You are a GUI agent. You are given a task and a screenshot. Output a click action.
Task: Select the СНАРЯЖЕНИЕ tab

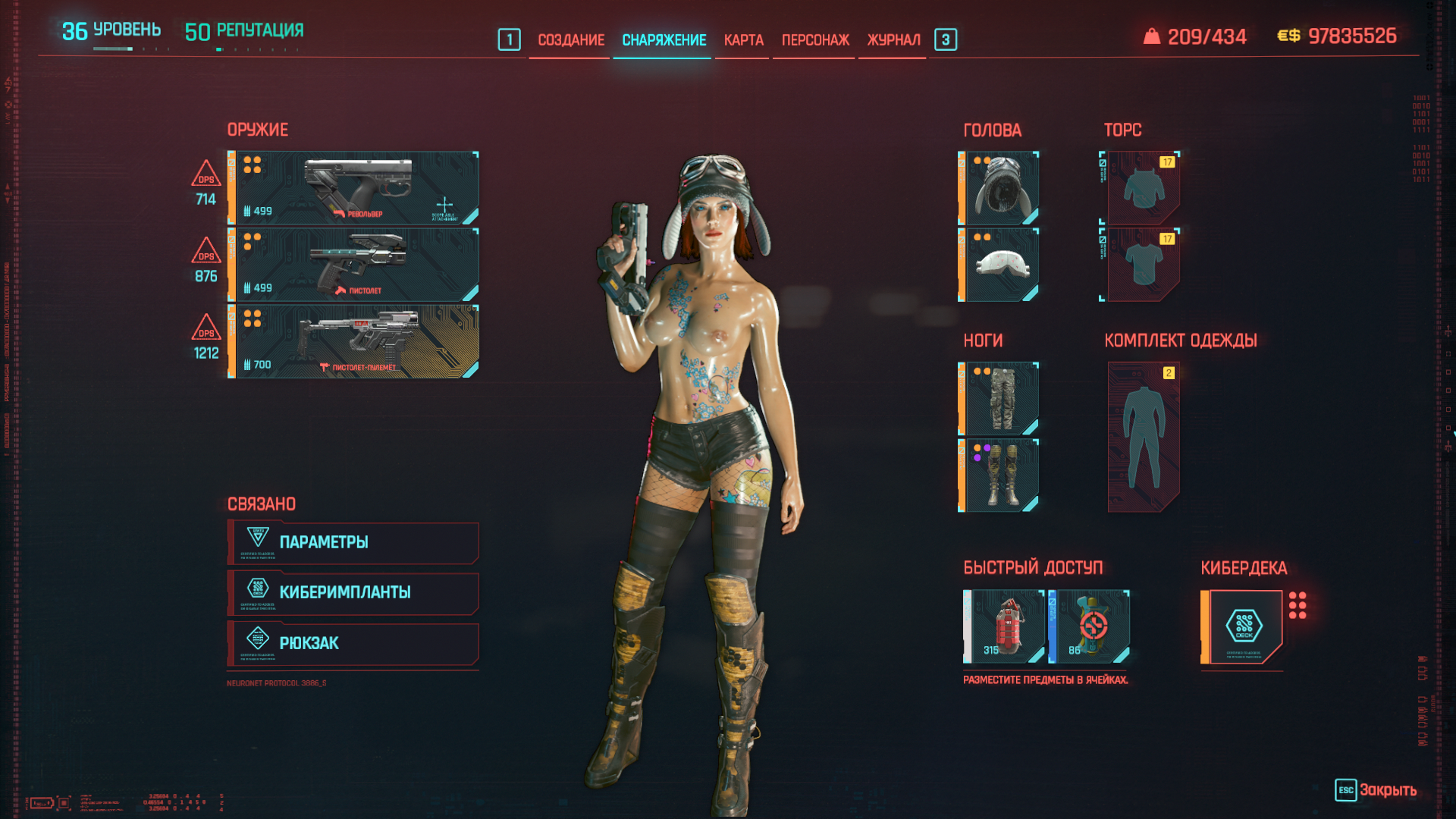664,40
